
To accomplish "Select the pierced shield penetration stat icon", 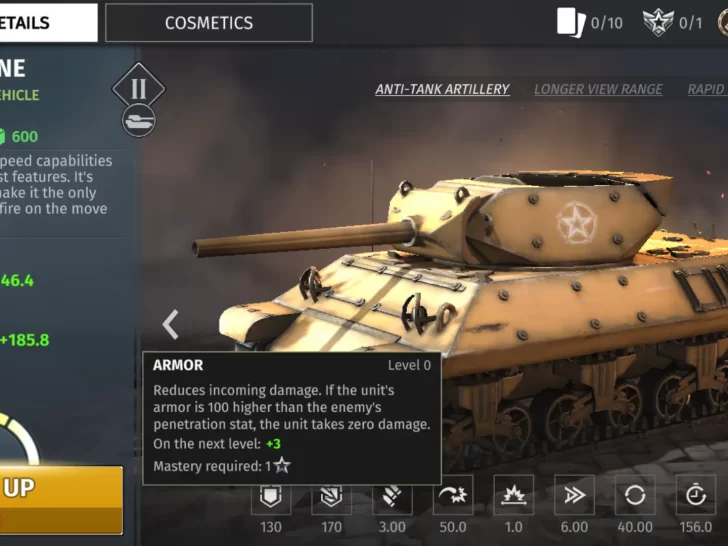I will pos(332,495).
